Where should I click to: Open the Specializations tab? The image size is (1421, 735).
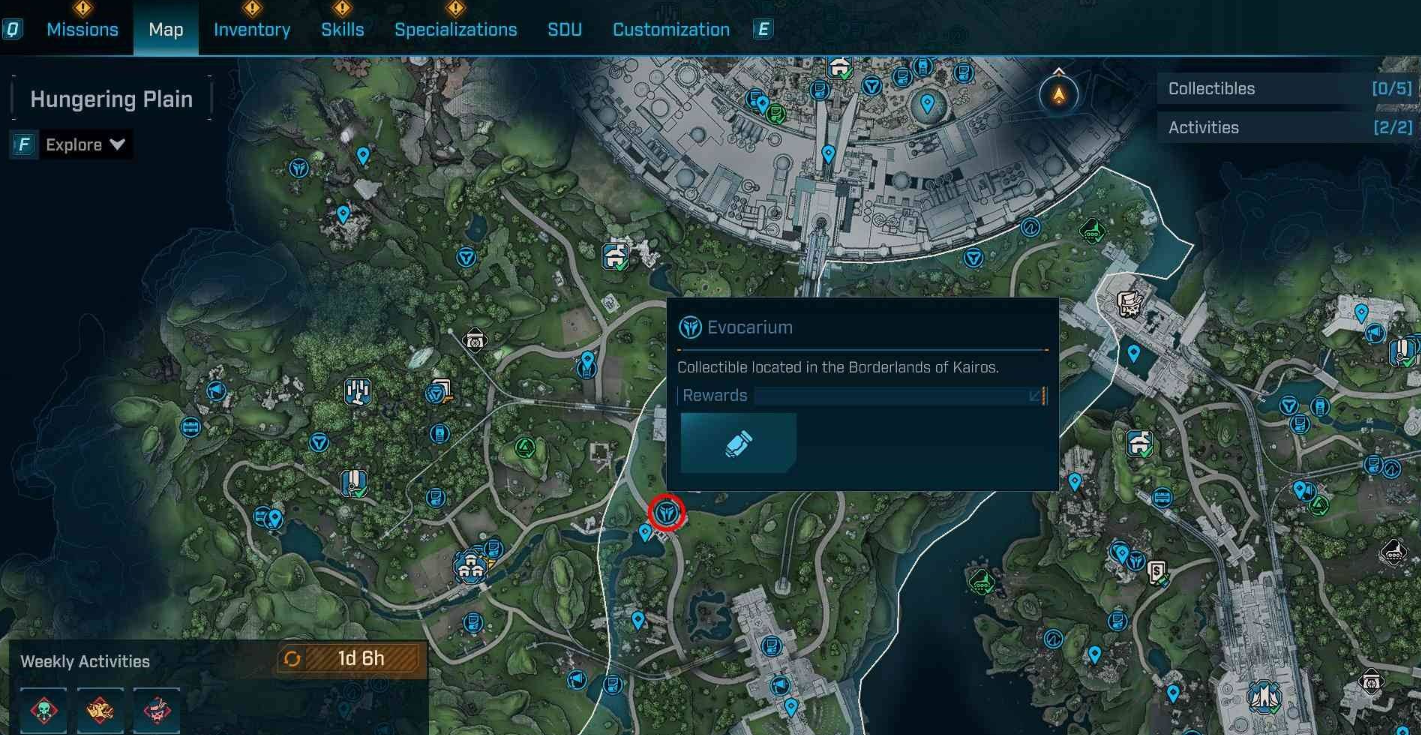456,30
